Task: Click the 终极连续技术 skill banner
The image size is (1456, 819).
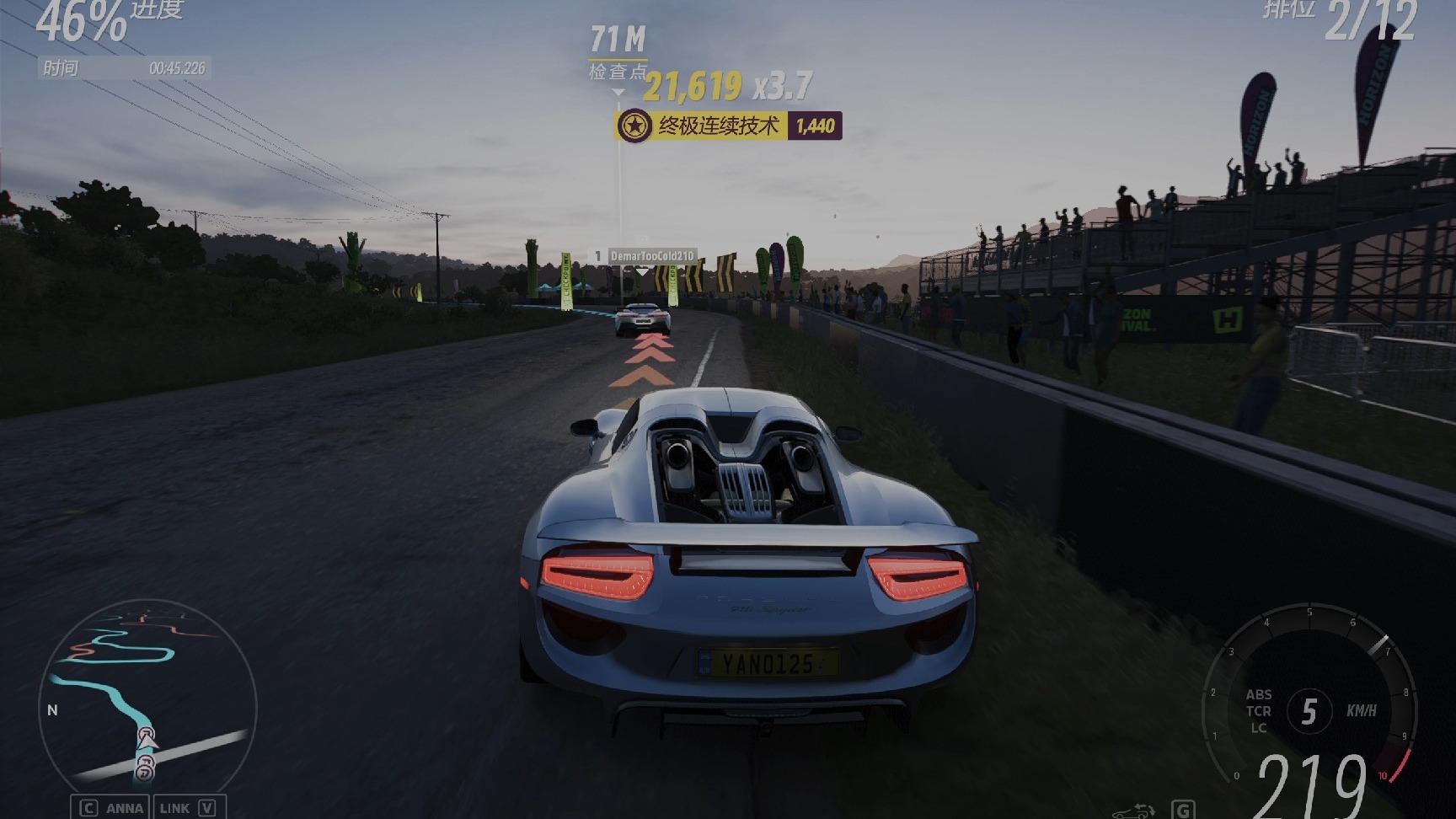Action: tap(728, 126)
